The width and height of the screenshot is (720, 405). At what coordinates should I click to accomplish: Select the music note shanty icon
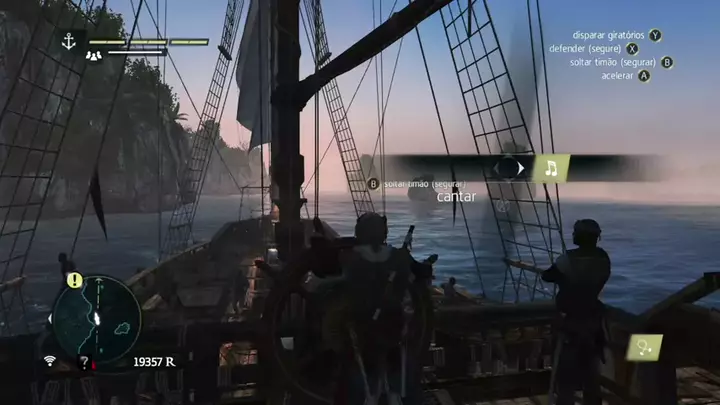pos(550,168)
